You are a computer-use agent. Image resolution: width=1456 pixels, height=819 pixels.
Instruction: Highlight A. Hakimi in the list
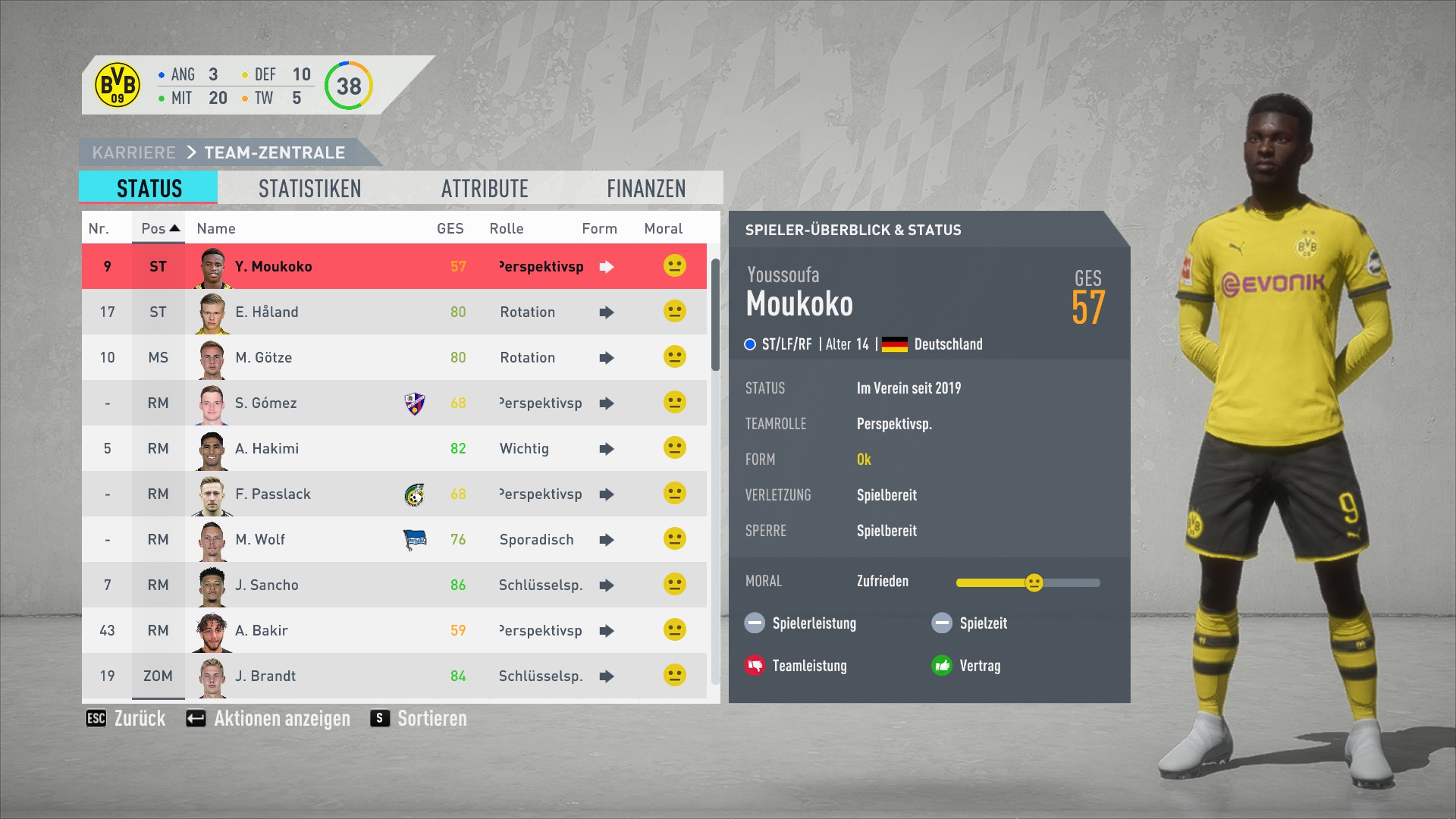(x=266, y=448)
